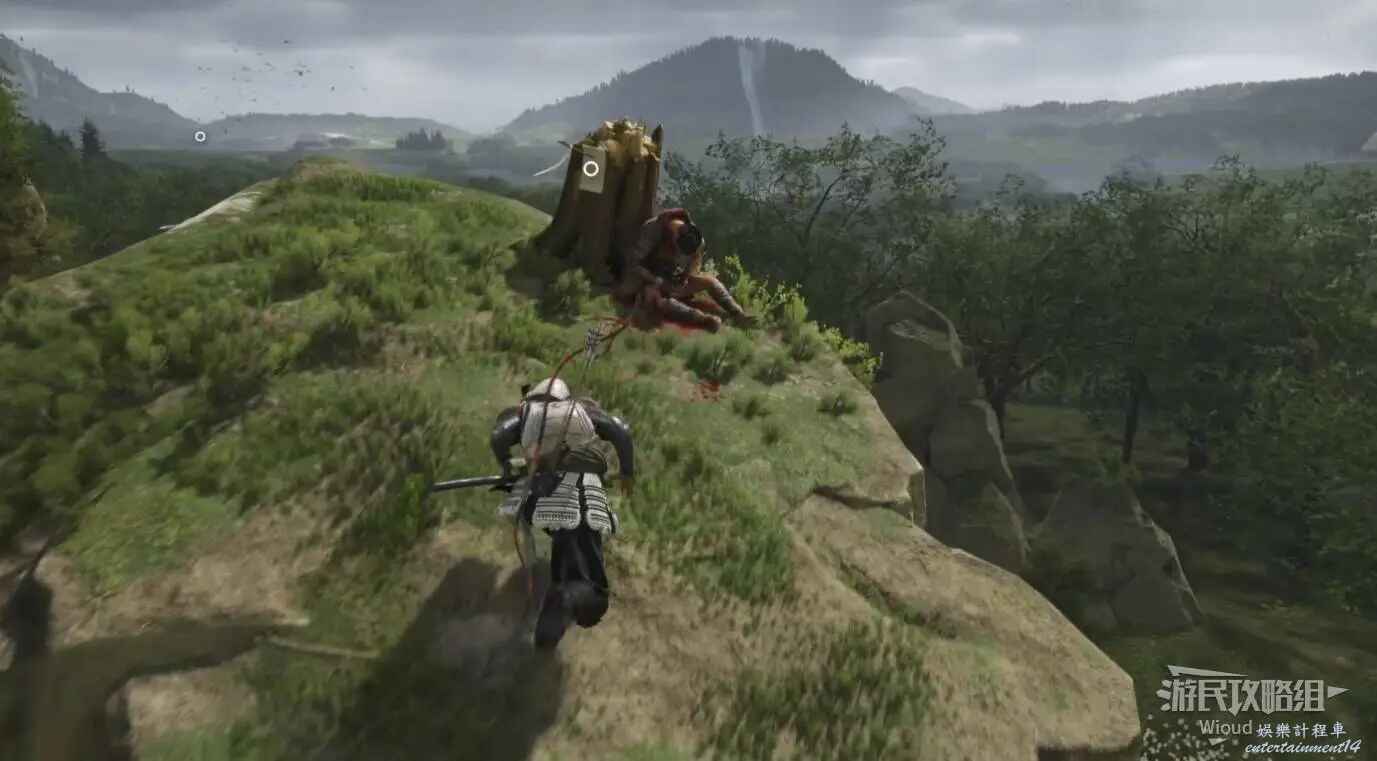Select the small distant ring marker over the hills

[200, 136]
